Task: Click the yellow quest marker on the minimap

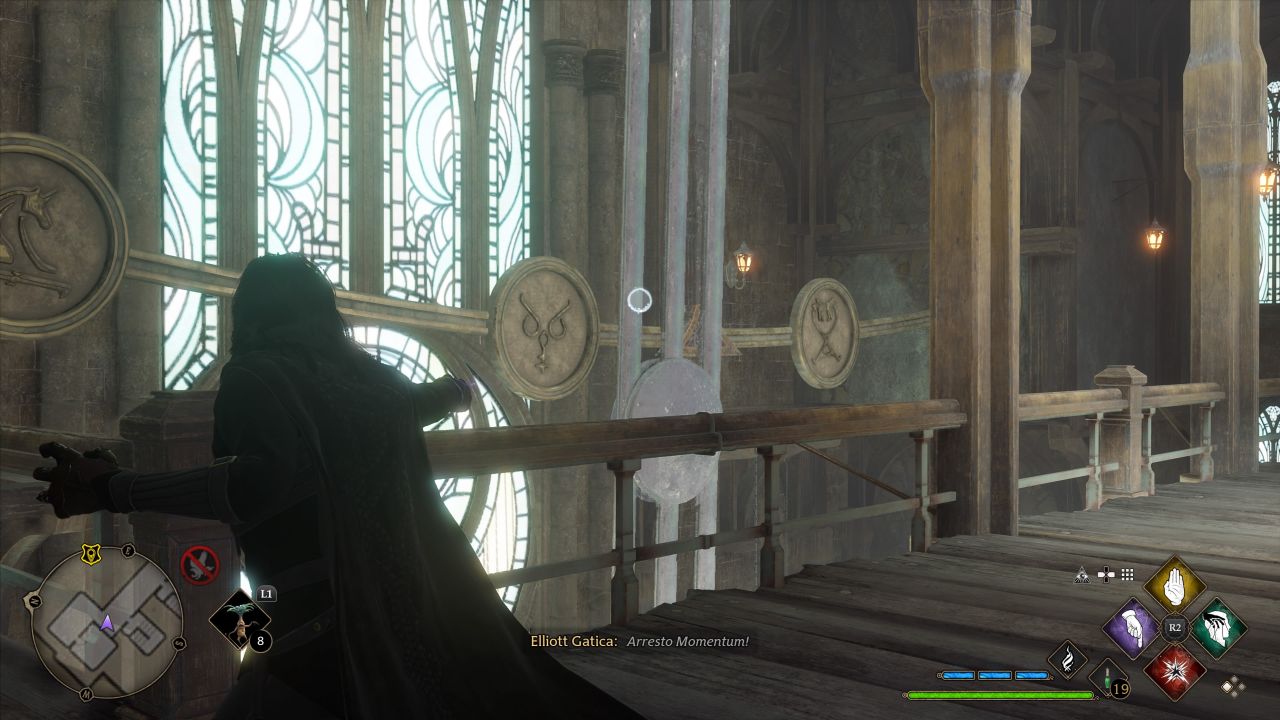Action: click(x=90, y=554)
